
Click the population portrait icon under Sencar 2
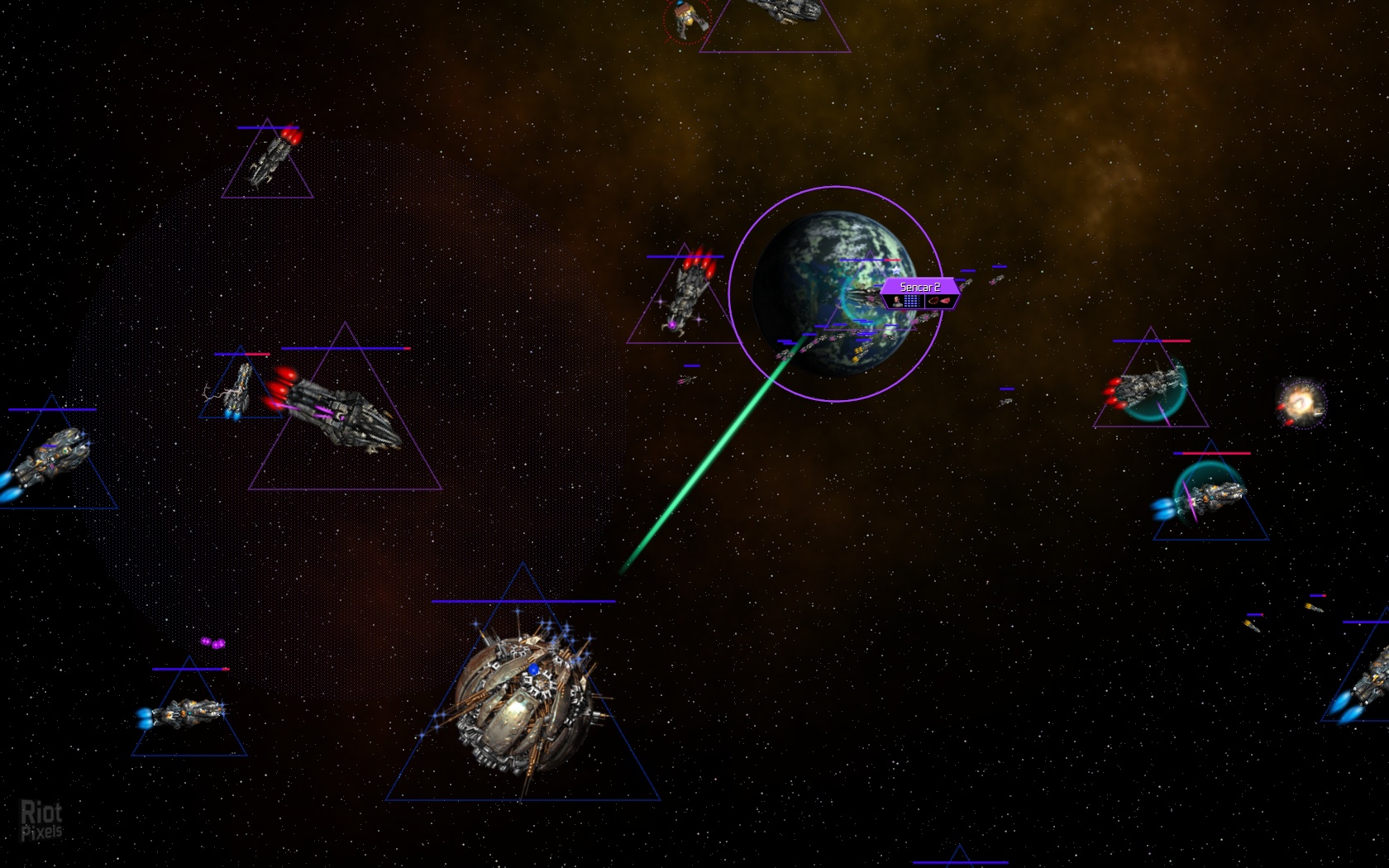[896, 301]
